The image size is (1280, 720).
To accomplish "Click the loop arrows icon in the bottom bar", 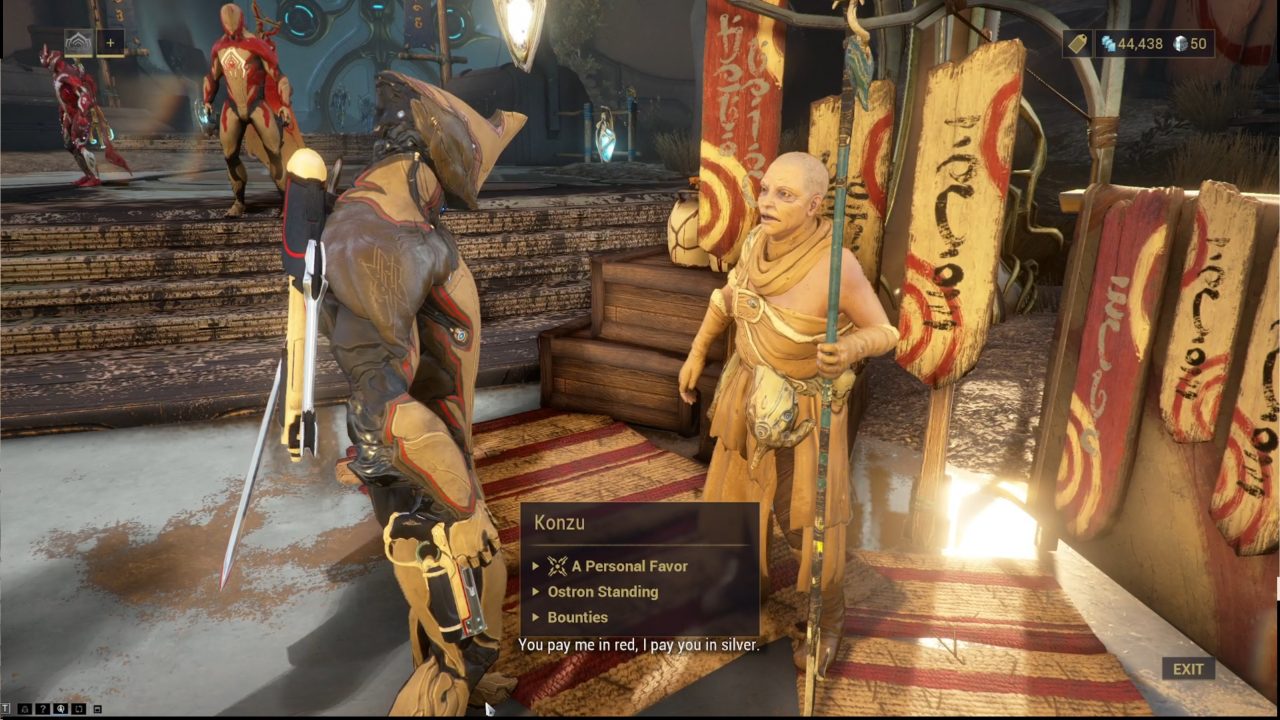I will 79,708.
